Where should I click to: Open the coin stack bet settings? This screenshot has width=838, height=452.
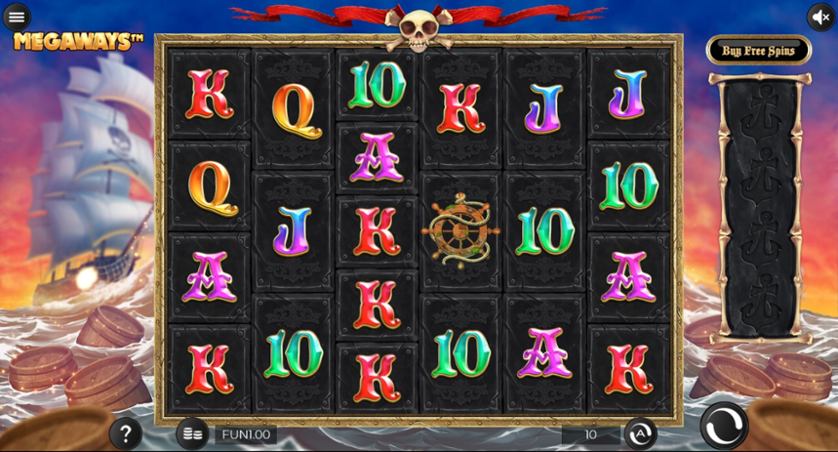click(x=193, y=434)
